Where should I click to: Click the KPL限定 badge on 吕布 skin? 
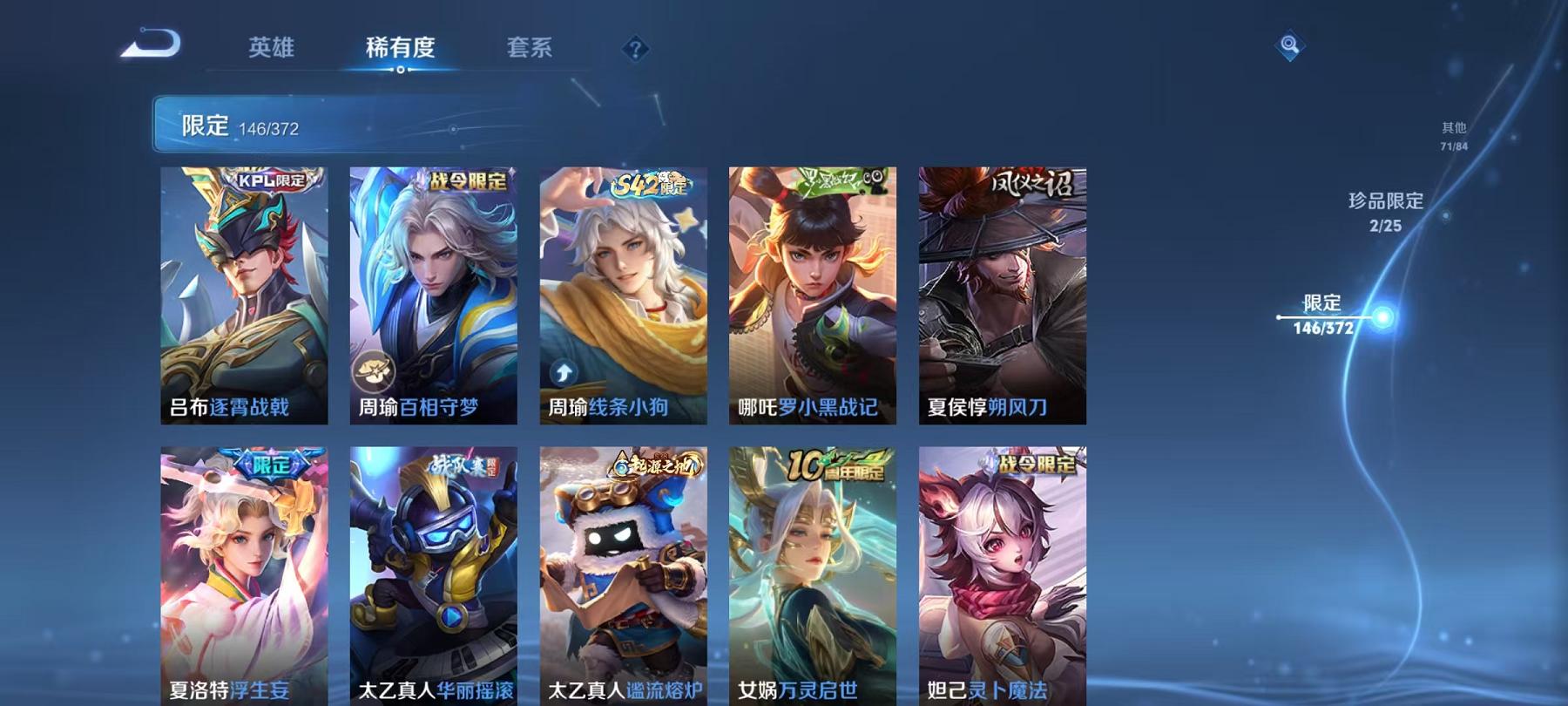[x=271, y=180]
